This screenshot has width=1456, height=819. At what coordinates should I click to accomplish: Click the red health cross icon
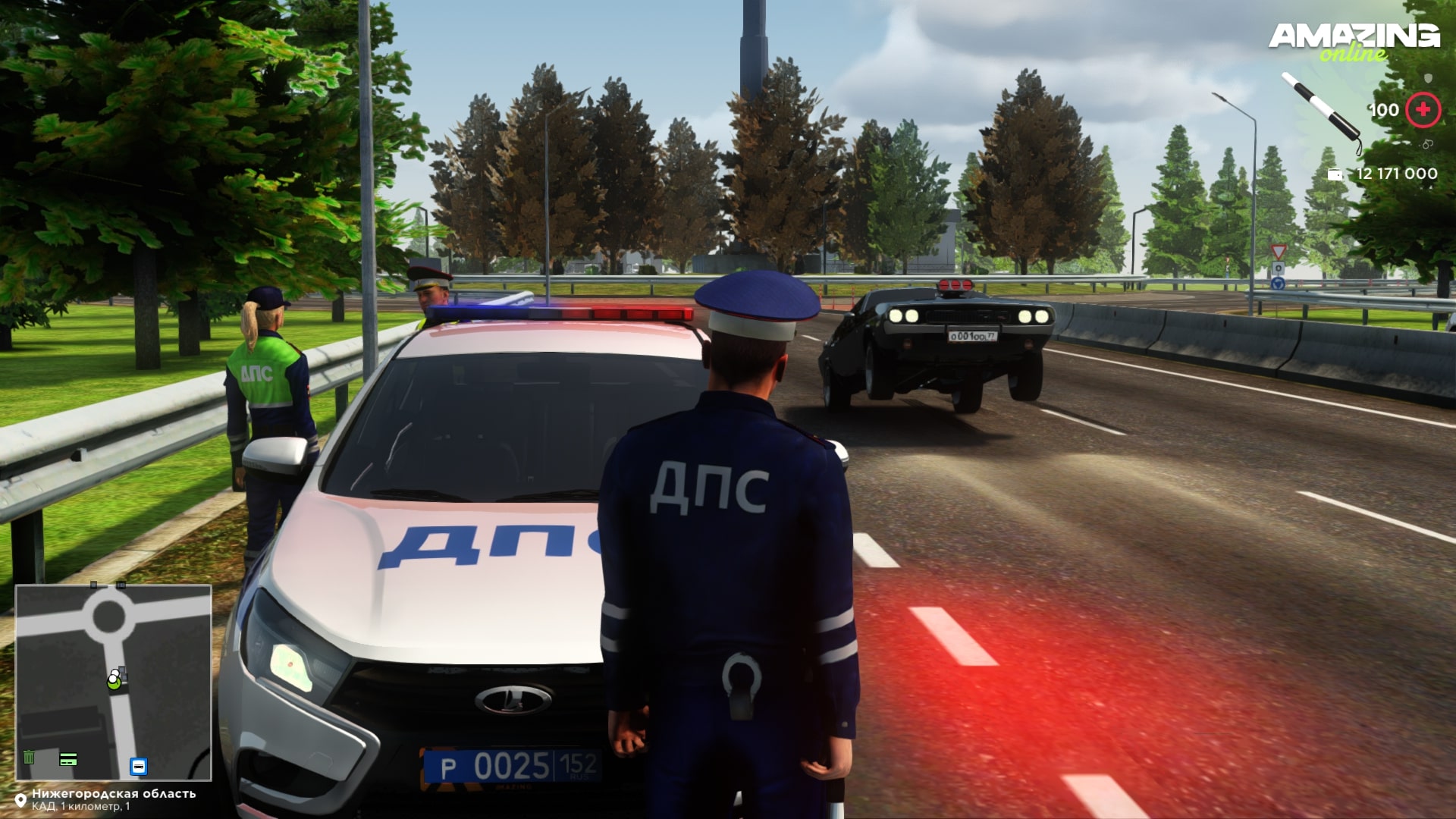[x=1423, y=110]
